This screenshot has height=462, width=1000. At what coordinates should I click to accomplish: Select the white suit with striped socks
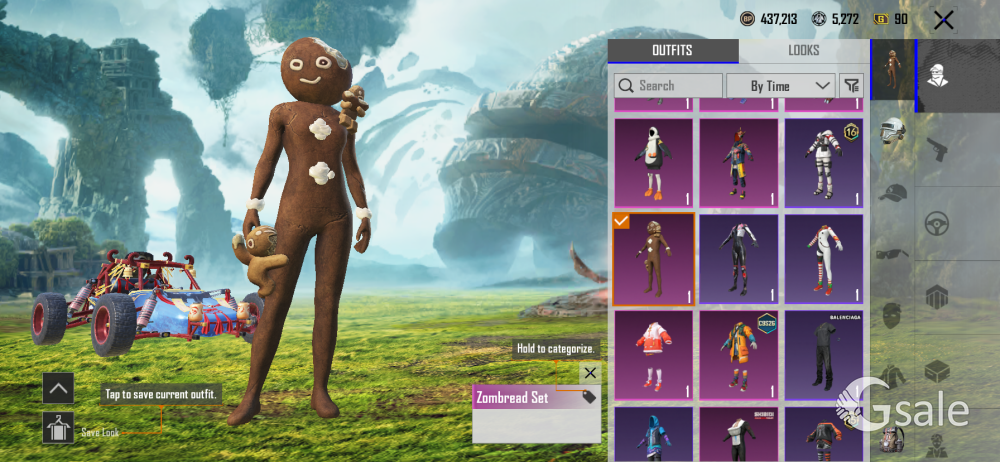(823, 258)
